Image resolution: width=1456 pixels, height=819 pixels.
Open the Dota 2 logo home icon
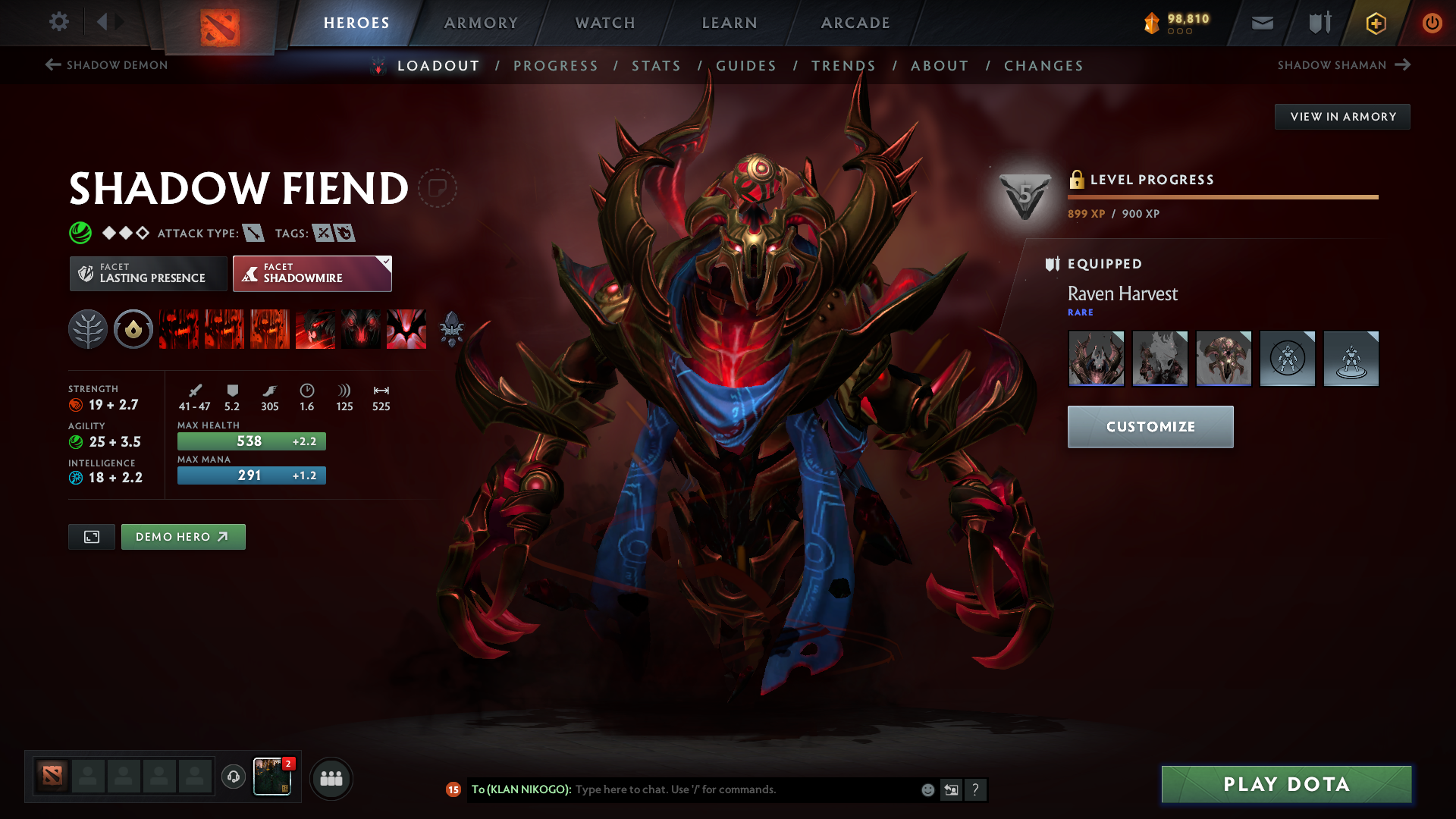[220, 23]
